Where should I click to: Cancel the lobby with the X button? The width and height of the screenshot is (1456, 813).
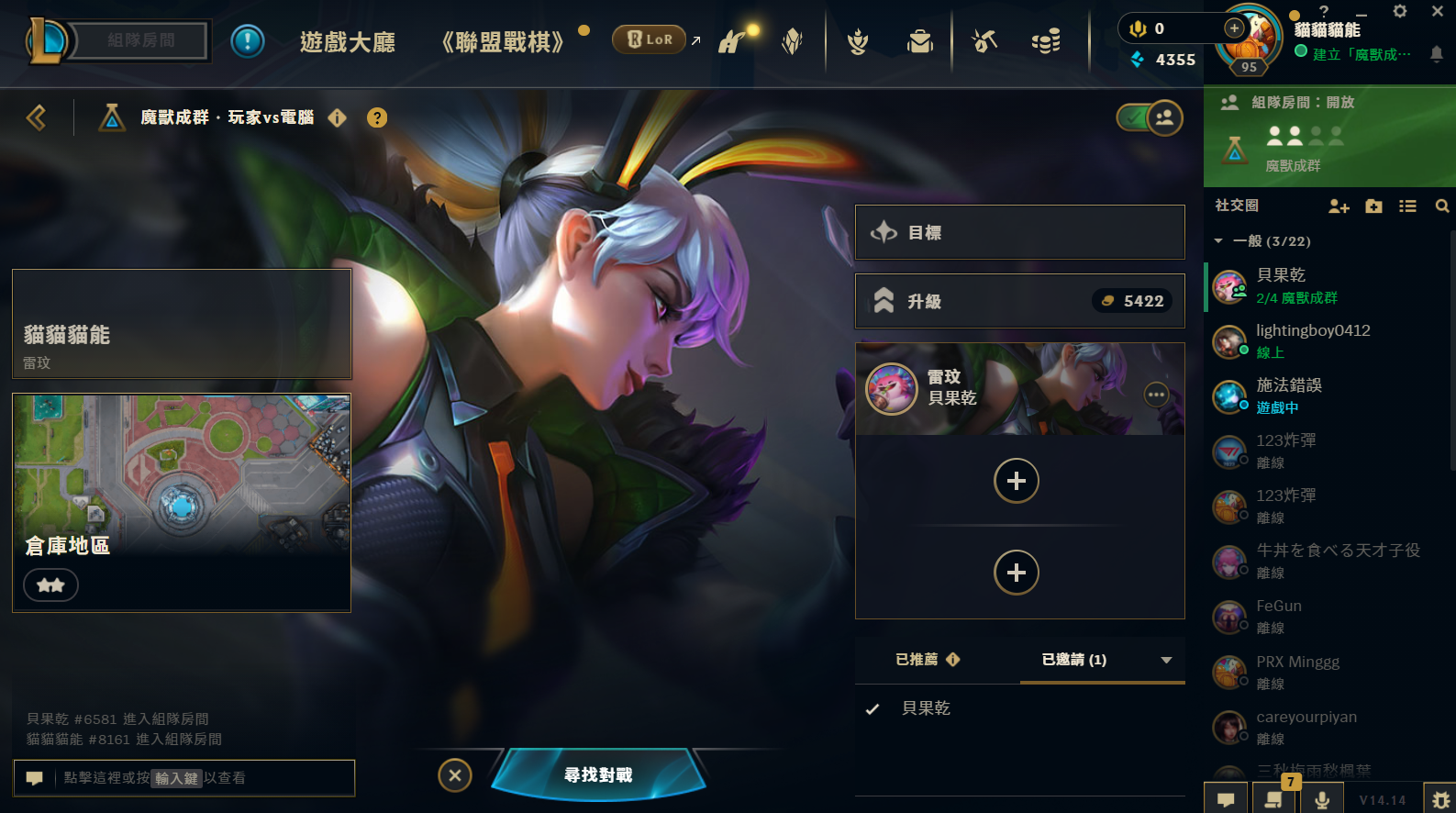[455, 775]
